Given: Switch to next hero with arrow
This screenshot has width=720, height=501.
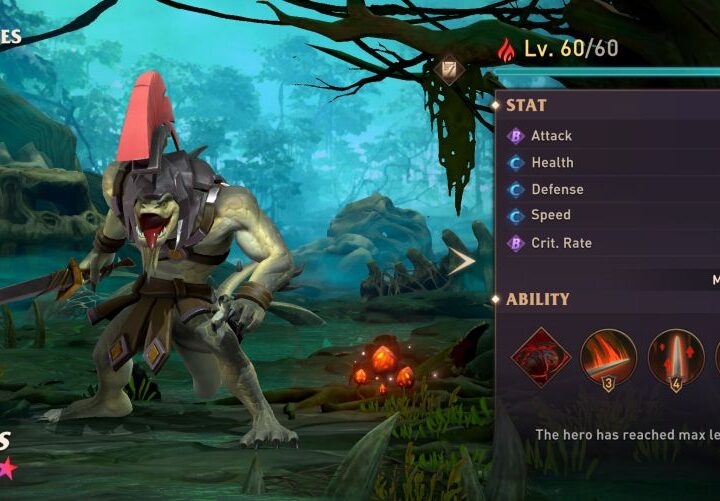Looking at the screenshot, I should 461,262.
